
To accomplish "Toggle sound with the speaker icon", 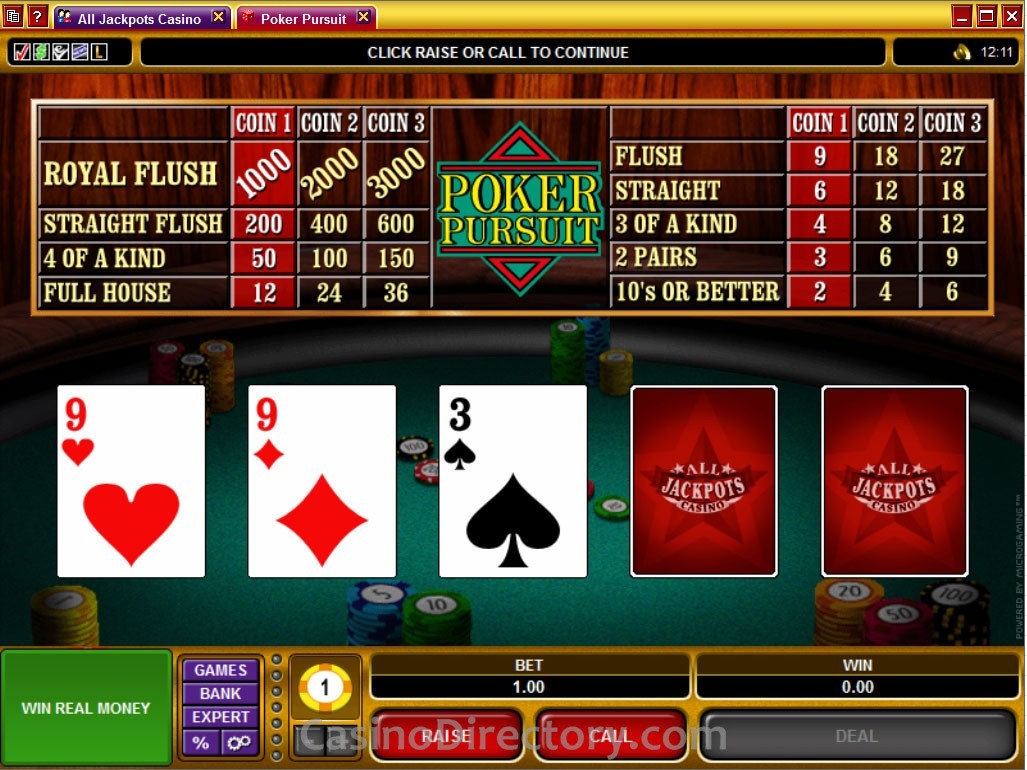I will [962, 52].
